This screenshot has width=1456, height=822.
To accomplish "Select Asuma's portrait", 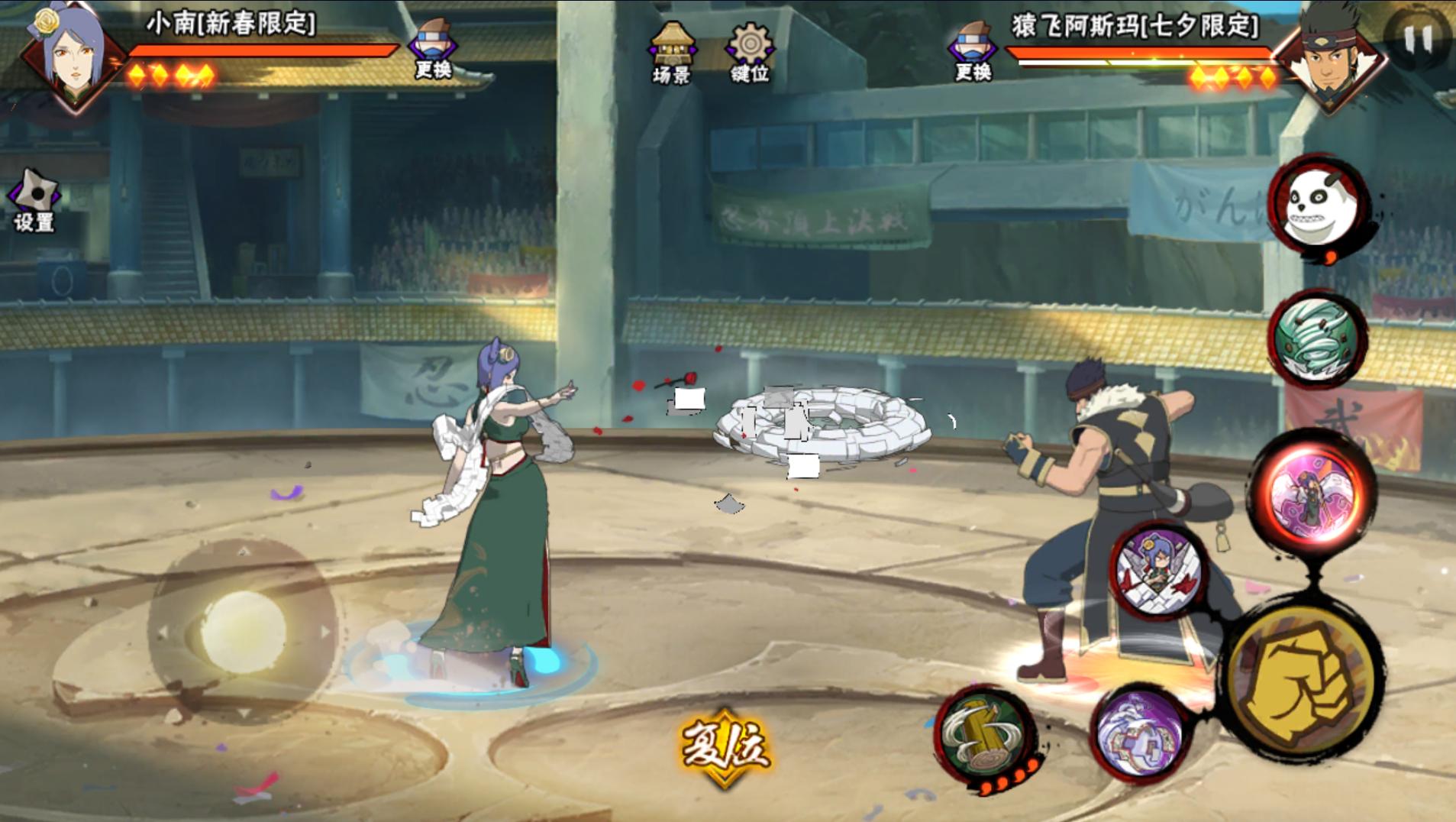I will 1331,61.
